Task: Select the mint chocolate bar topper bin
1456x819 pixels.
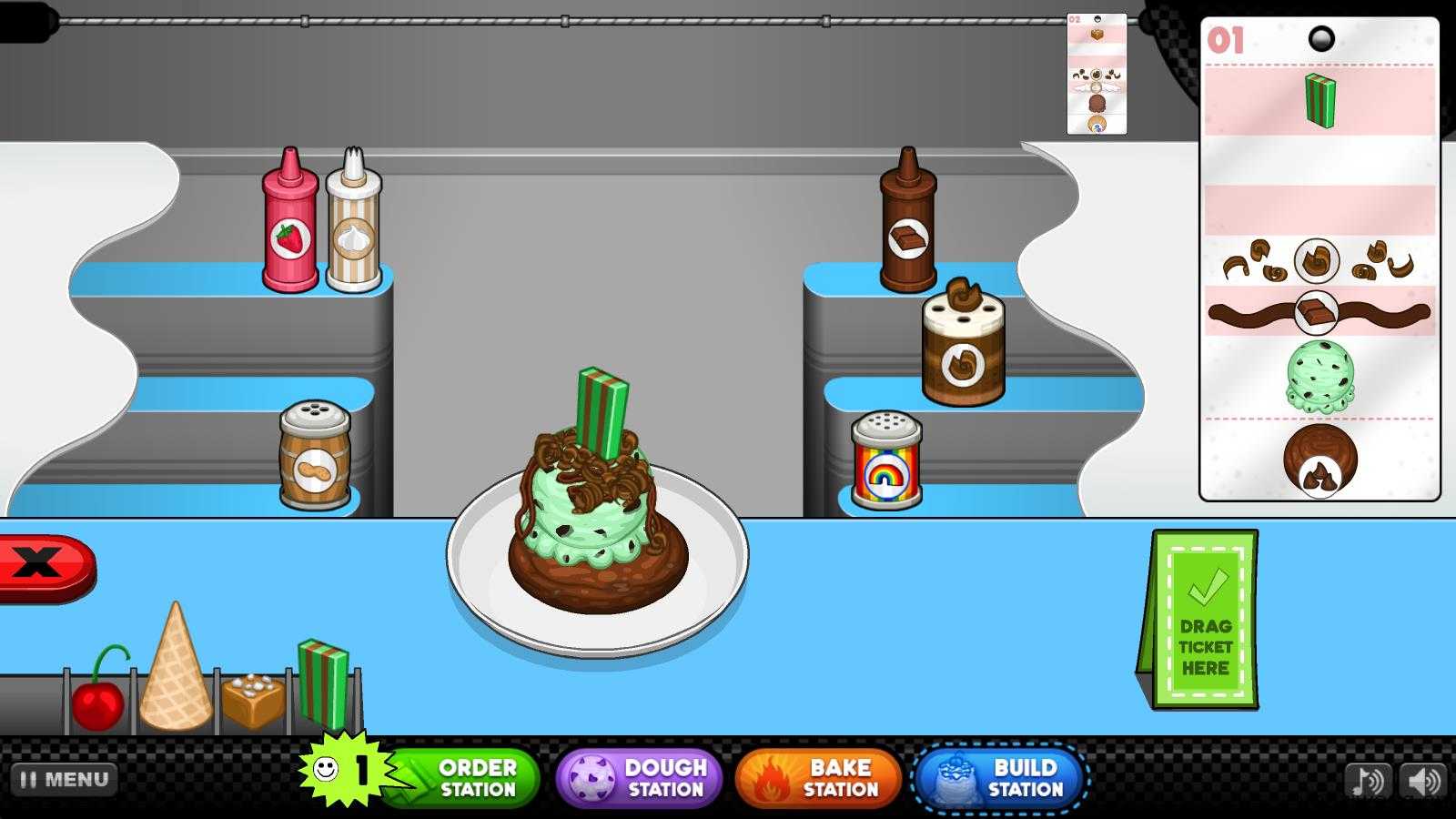Action: tap(323, 684)
